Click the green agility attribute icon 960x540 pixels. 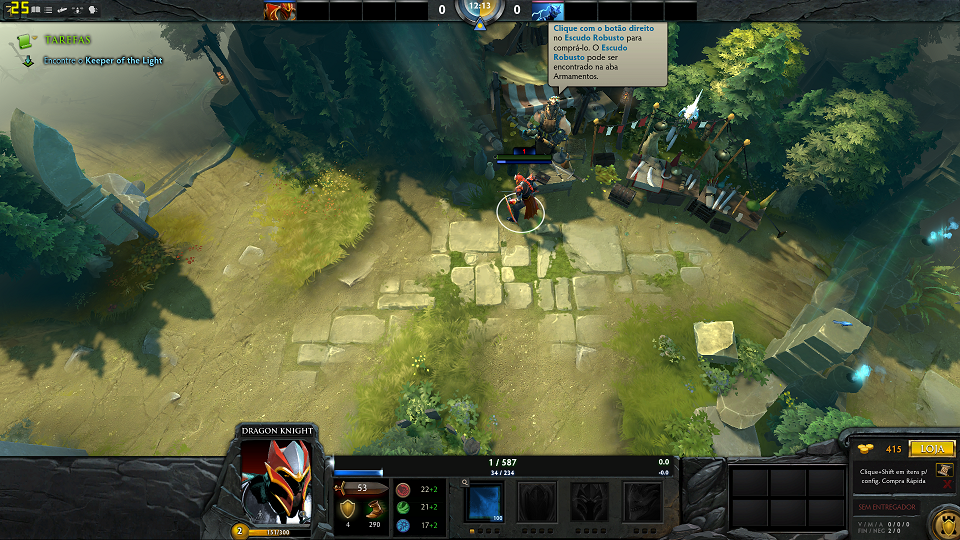click(403, 508)
